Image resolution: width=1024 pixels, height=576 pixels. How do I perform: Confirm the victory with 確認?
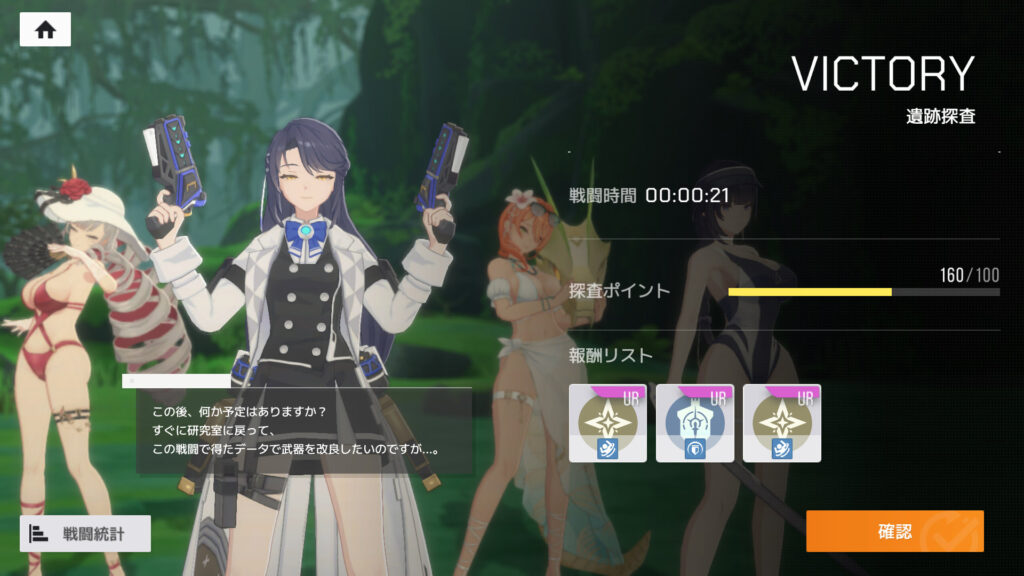(x=894, y=531)
